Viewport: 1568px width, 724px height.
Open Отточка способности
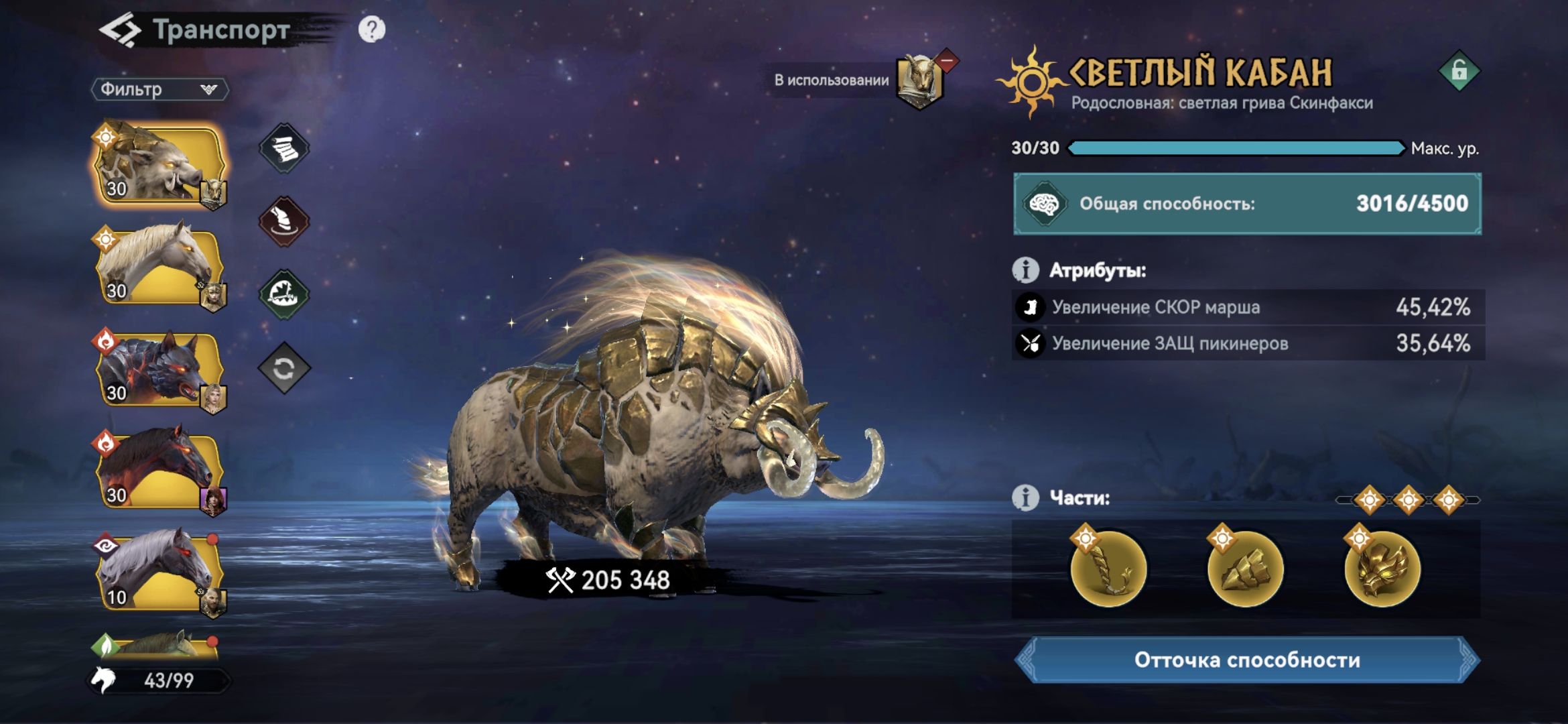click(x=1247, y=660)
